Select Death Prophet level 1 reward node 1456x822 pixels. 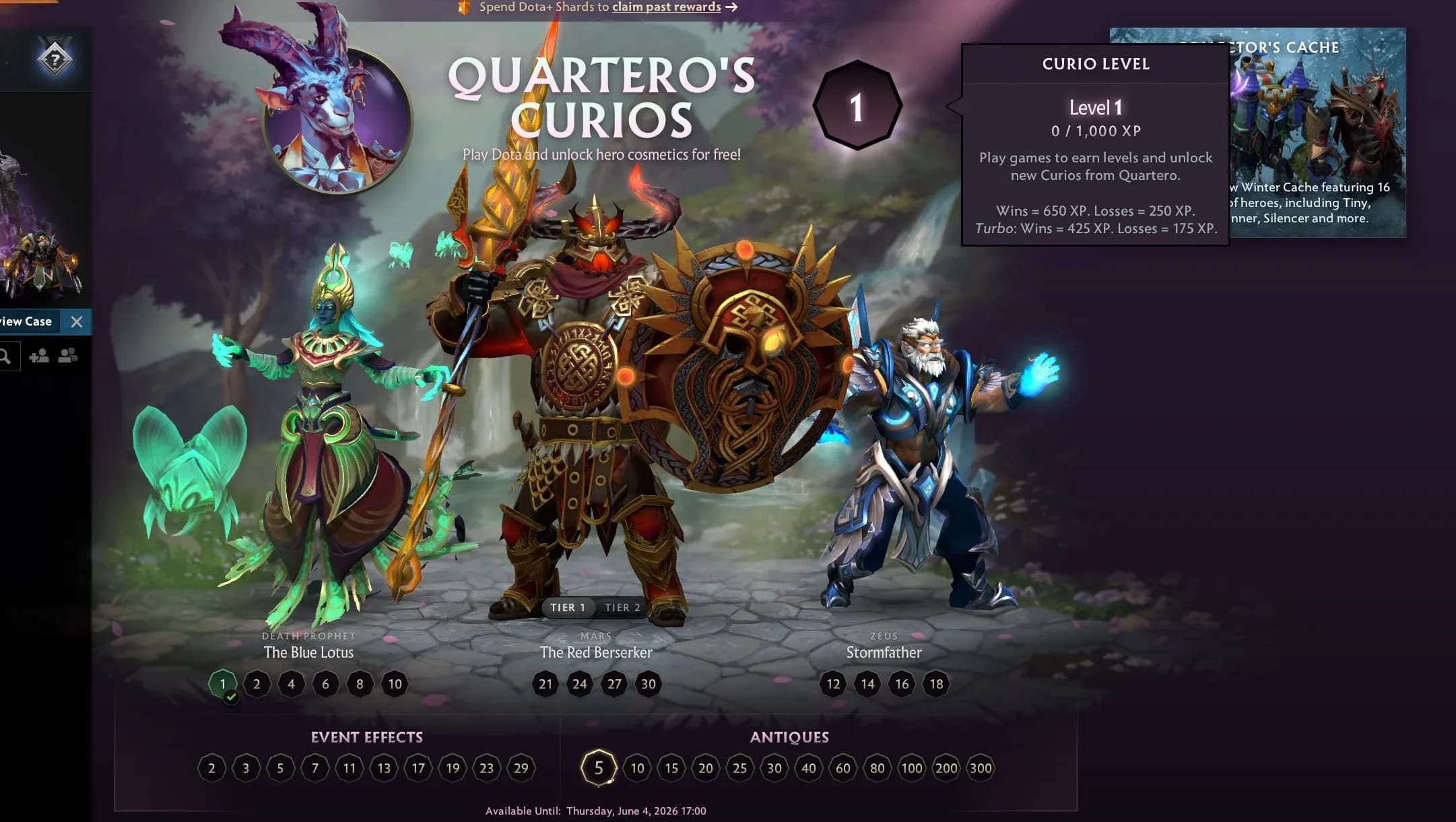tap(222, 684)
